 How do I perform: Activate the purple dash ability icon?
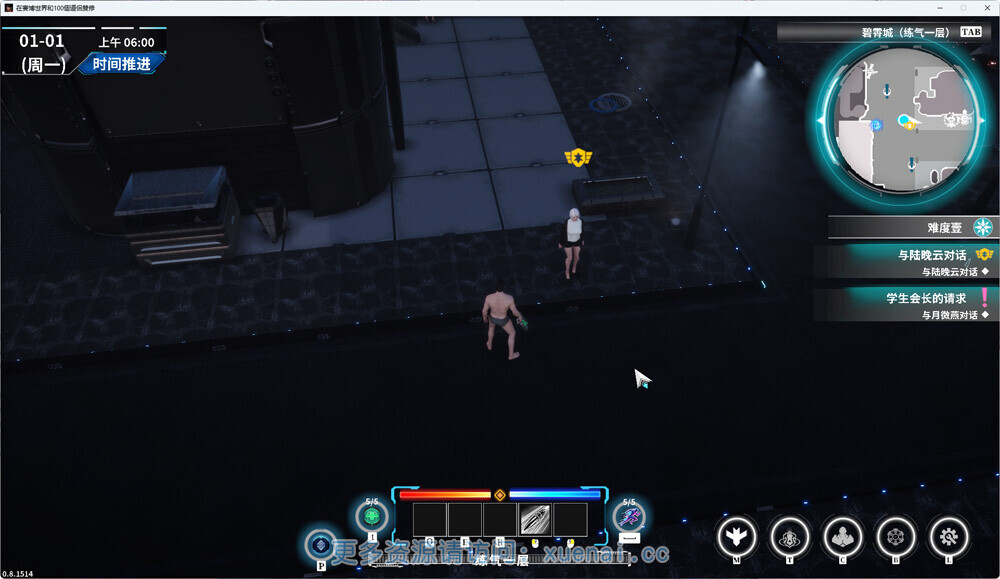tap(629, 517)
